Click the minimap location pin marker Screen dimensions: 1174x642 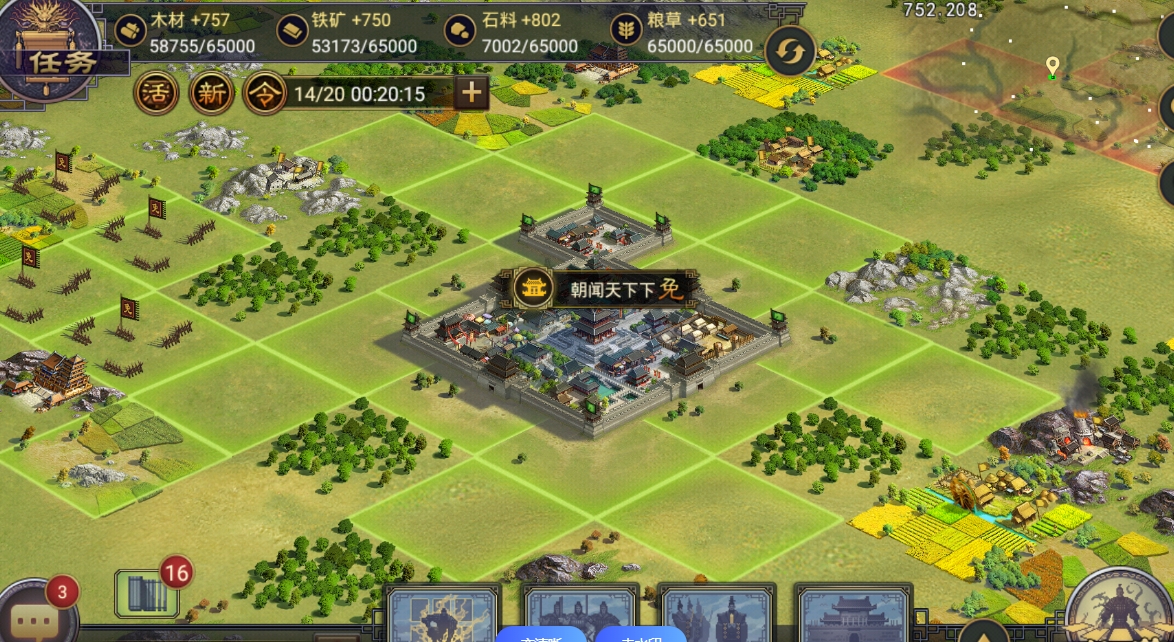(x=1052, y=67)
